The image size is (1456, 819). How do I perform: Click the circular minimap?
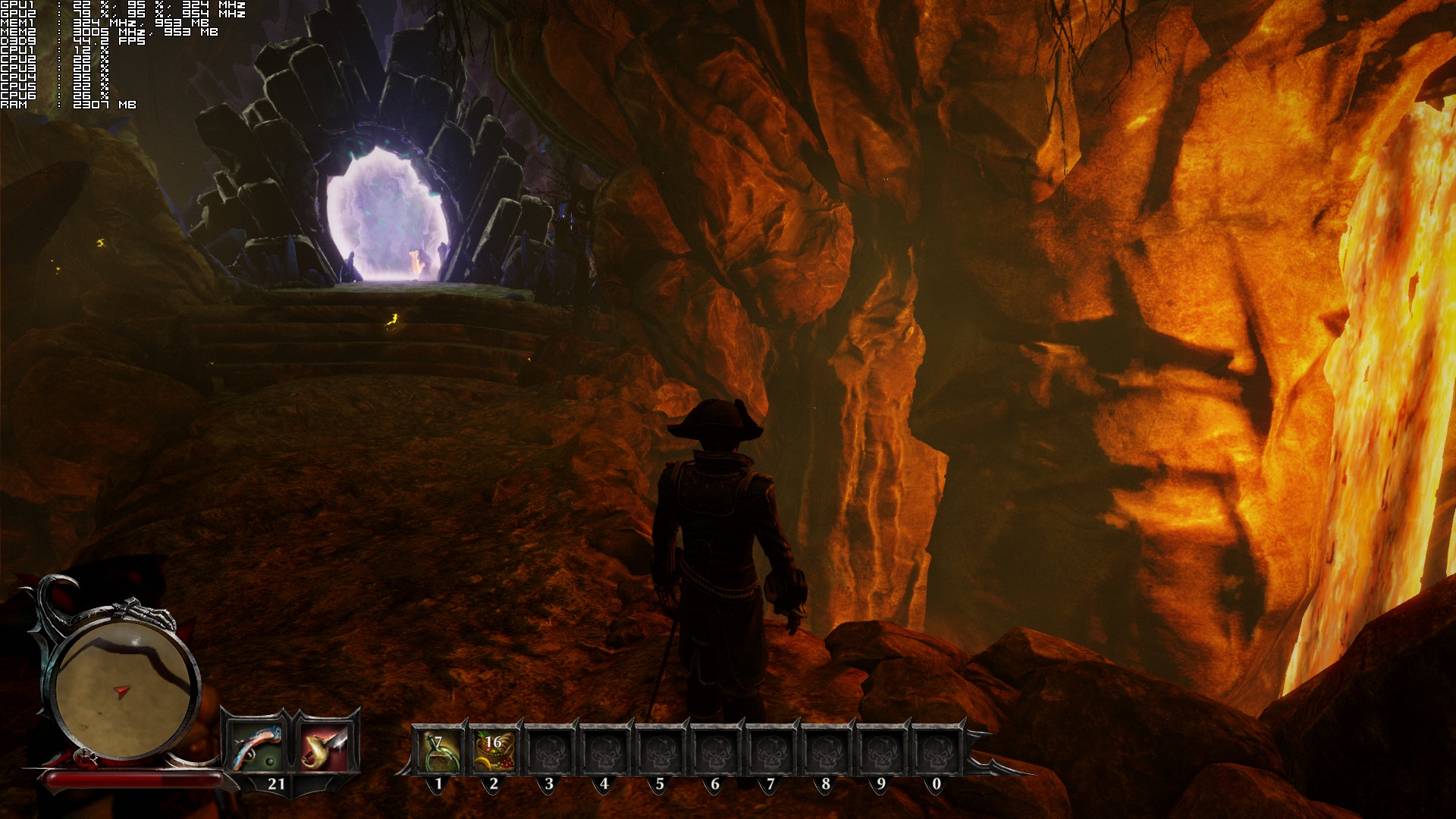point(124,689)
